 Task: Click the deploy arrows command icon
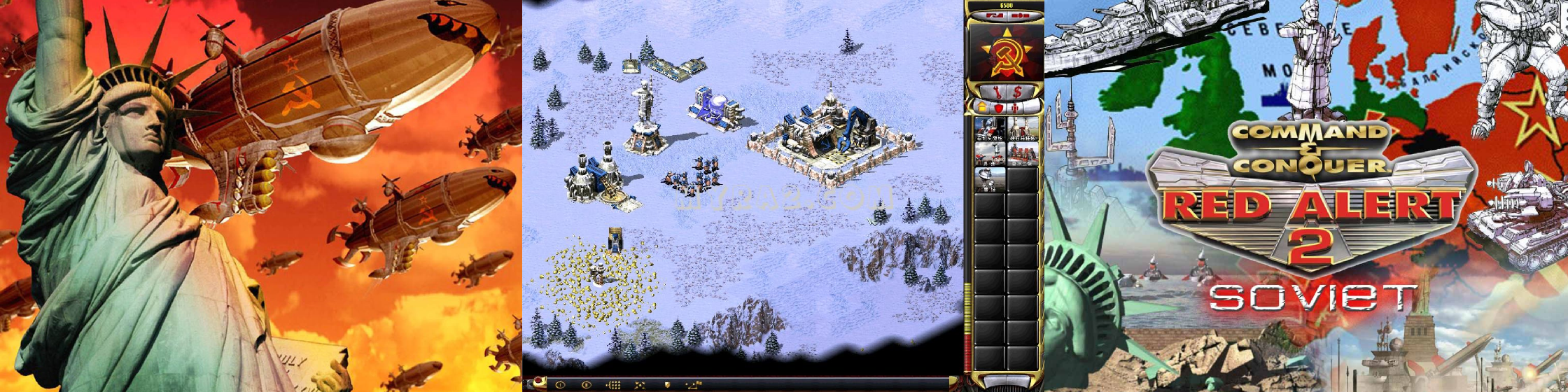point(640,384)
